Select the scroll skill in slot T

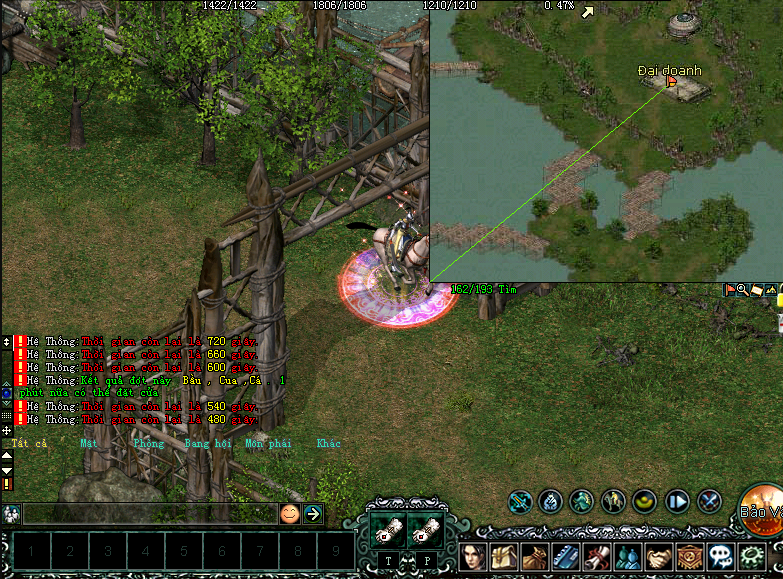tap(389, 533)
